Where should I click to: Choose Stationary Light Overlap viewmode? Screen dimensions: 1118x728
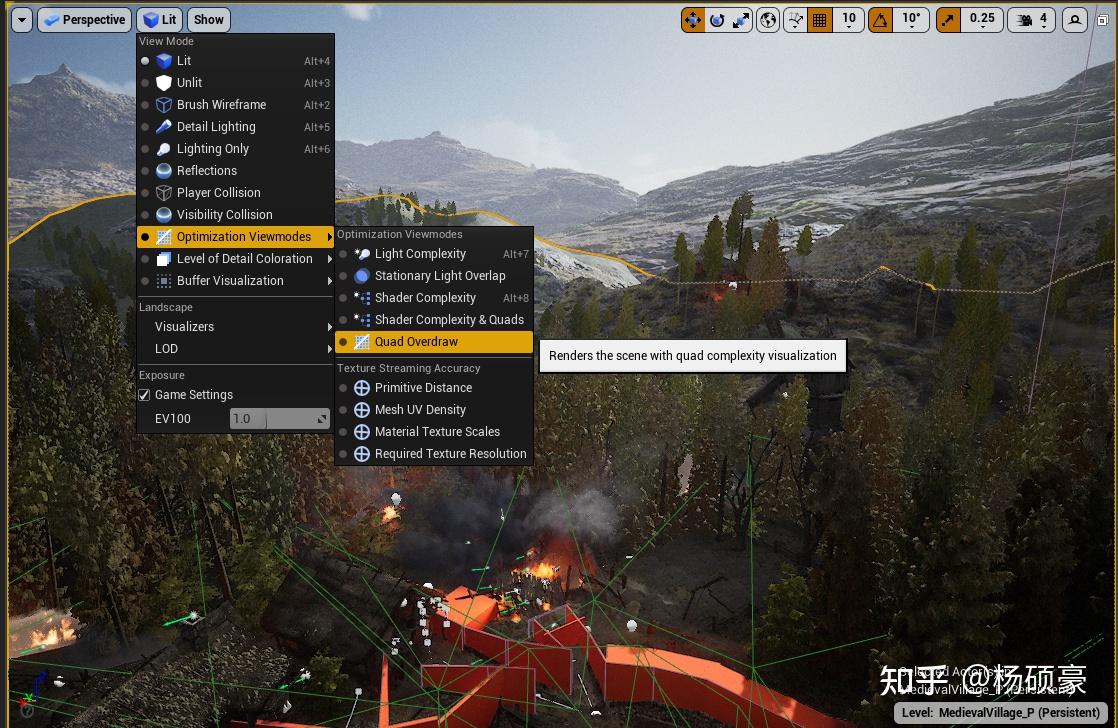pyautogui.click(x=439, y=276)
